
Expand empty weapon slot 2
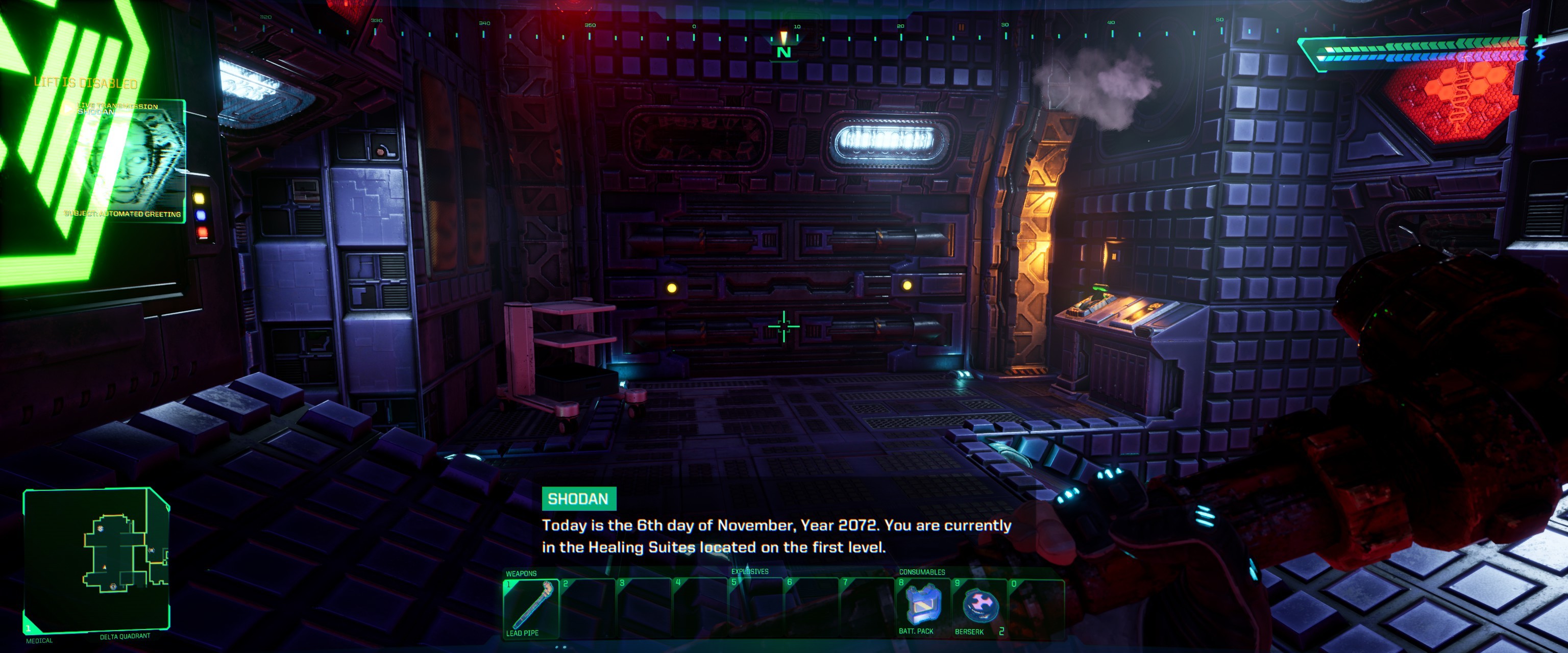587,609
